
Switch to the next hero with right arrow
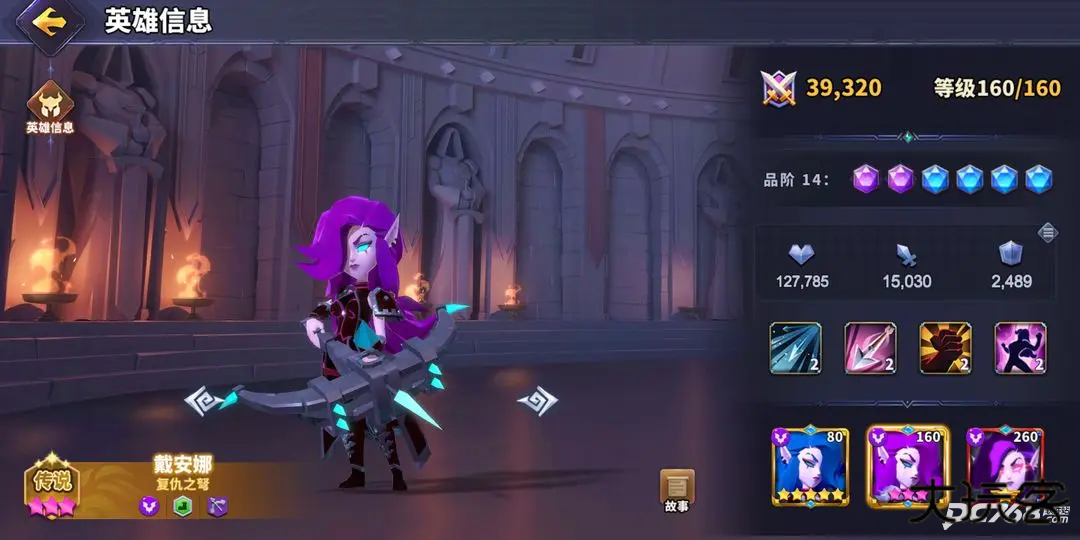537,401
